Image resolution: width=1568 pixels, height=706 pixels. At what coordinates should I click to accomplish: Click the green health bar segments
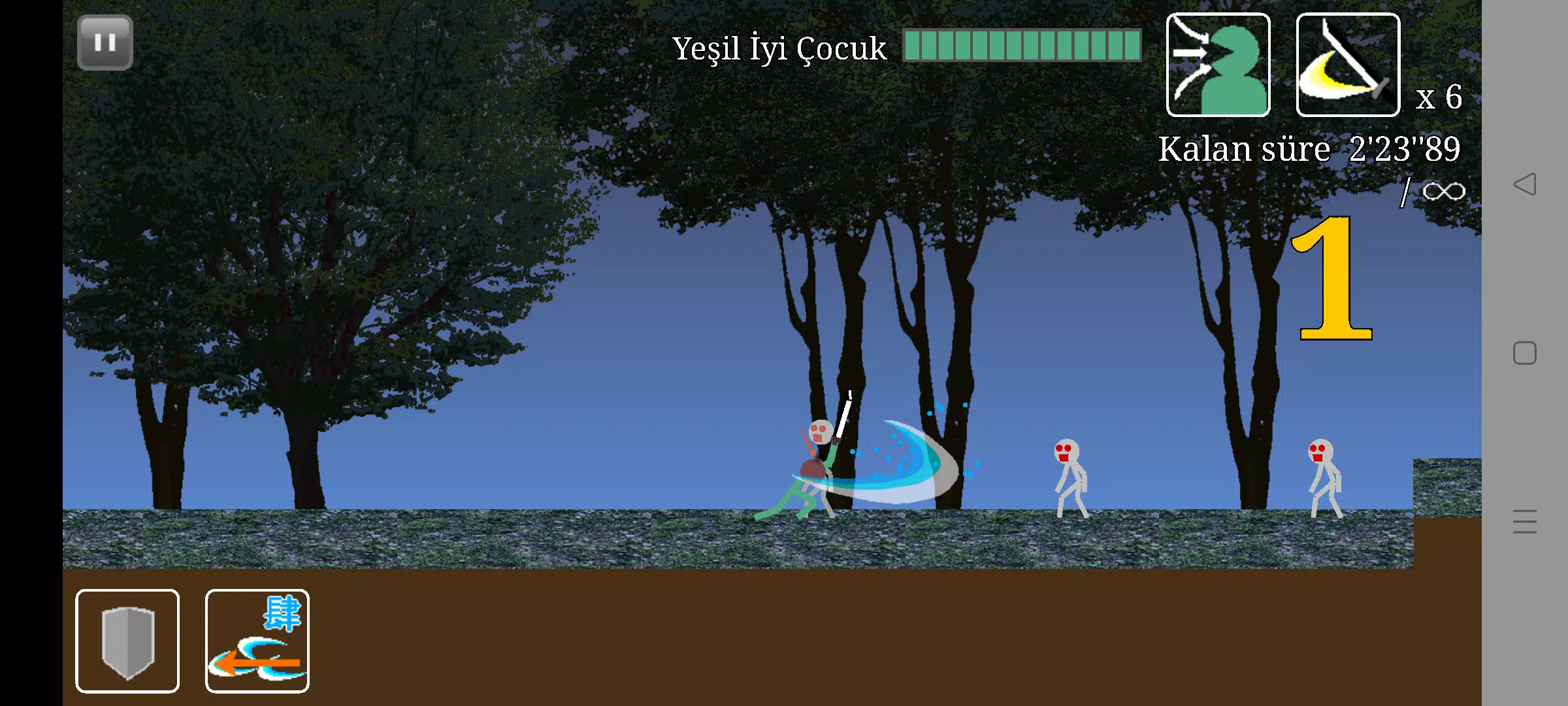click(x=1019, y=46)
